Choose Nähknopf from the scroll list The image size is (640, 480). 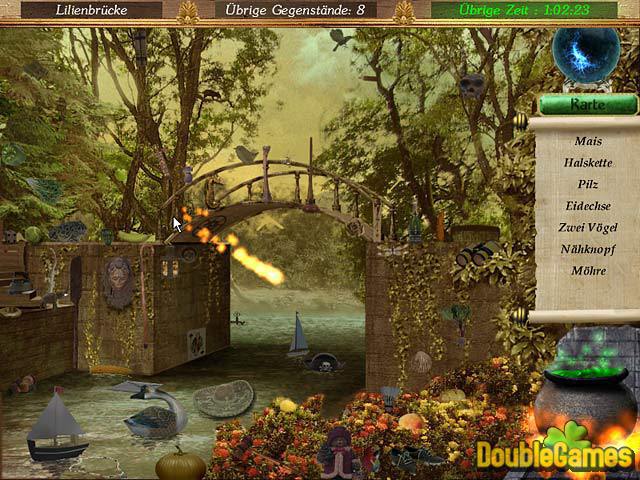click(588, 248)
